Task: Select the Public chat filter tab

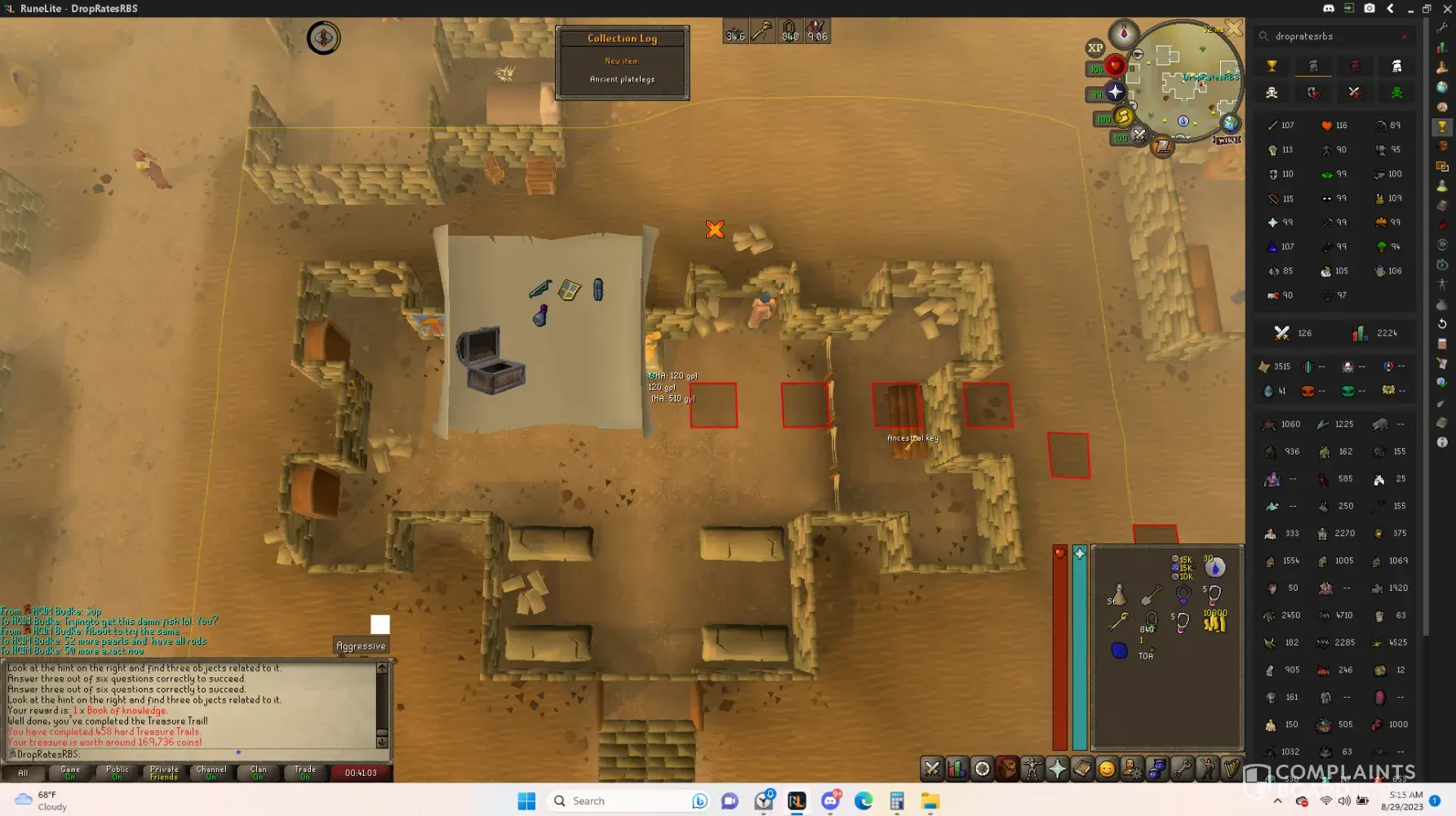Action: 117,773
